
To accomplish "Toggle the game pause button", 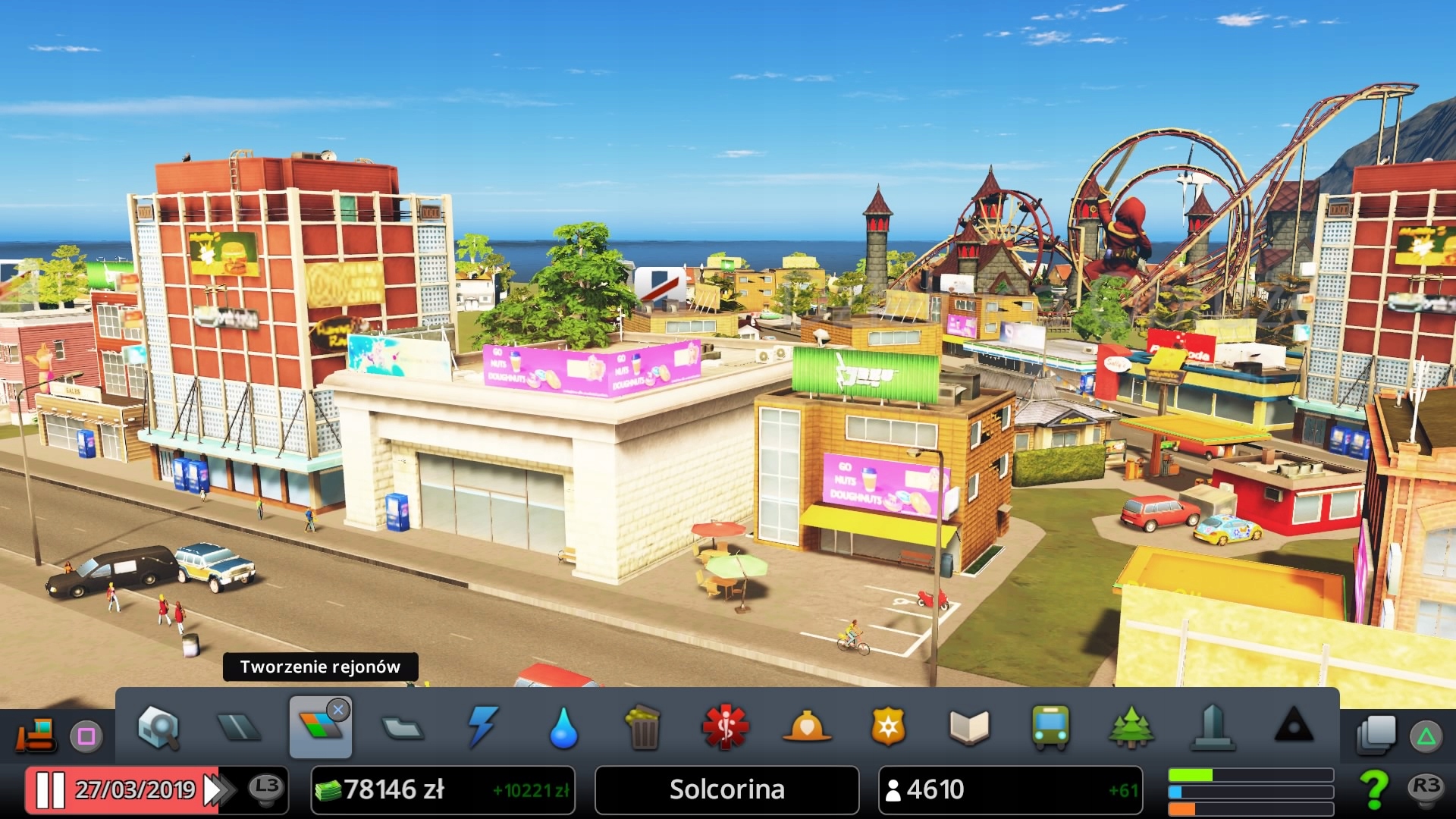I will point(50,790).
